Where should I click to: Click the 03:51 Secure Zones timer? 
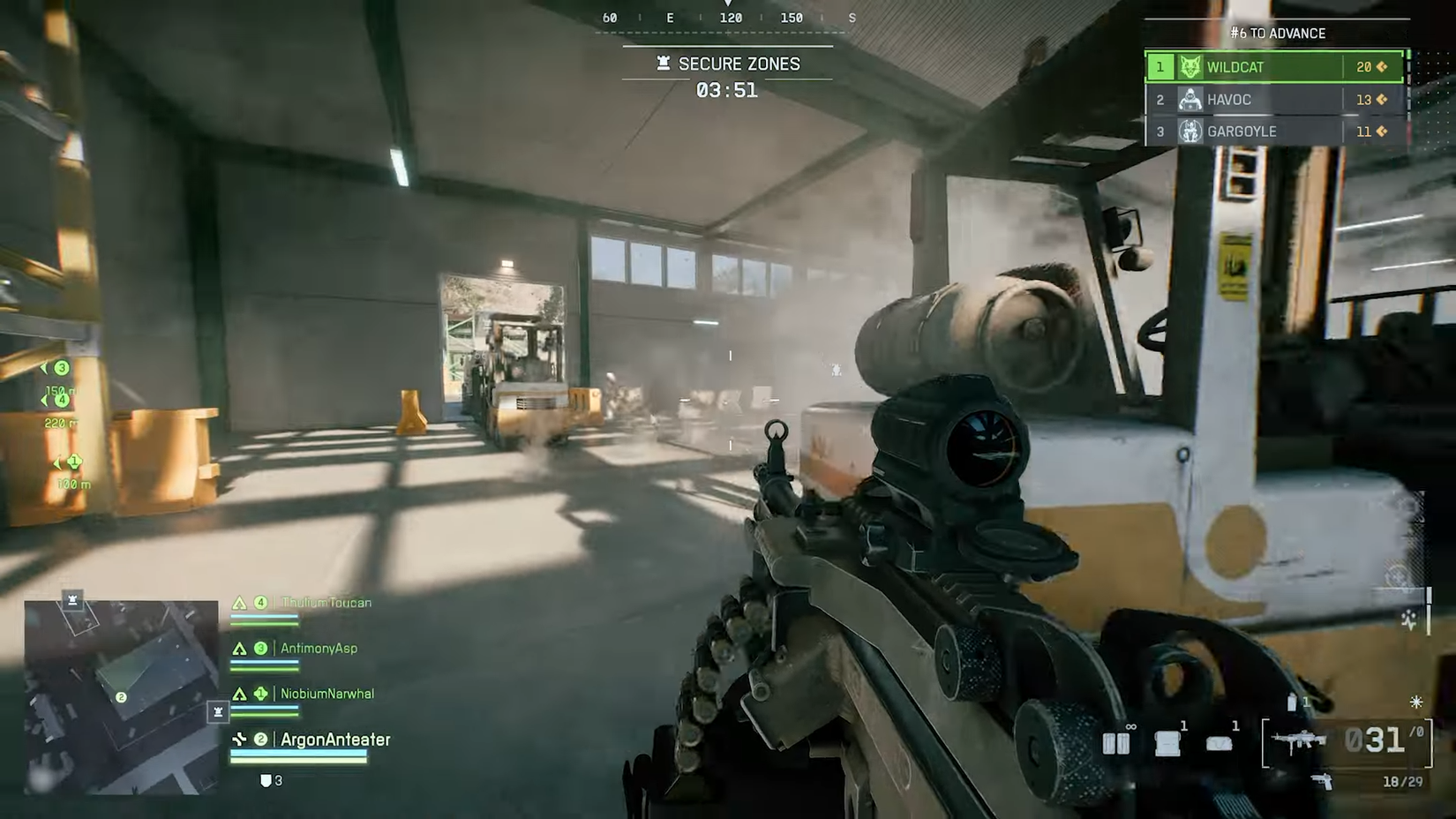click(729, 89)
